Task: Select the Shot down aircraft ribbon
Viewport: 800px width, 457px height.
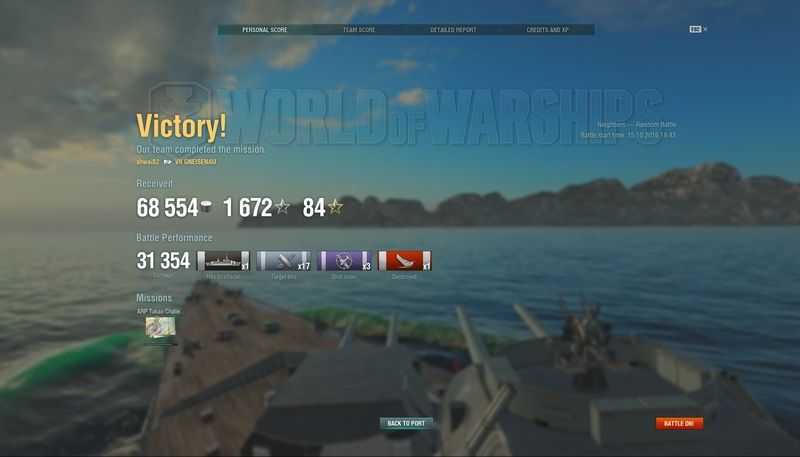Action: point(344,261)
